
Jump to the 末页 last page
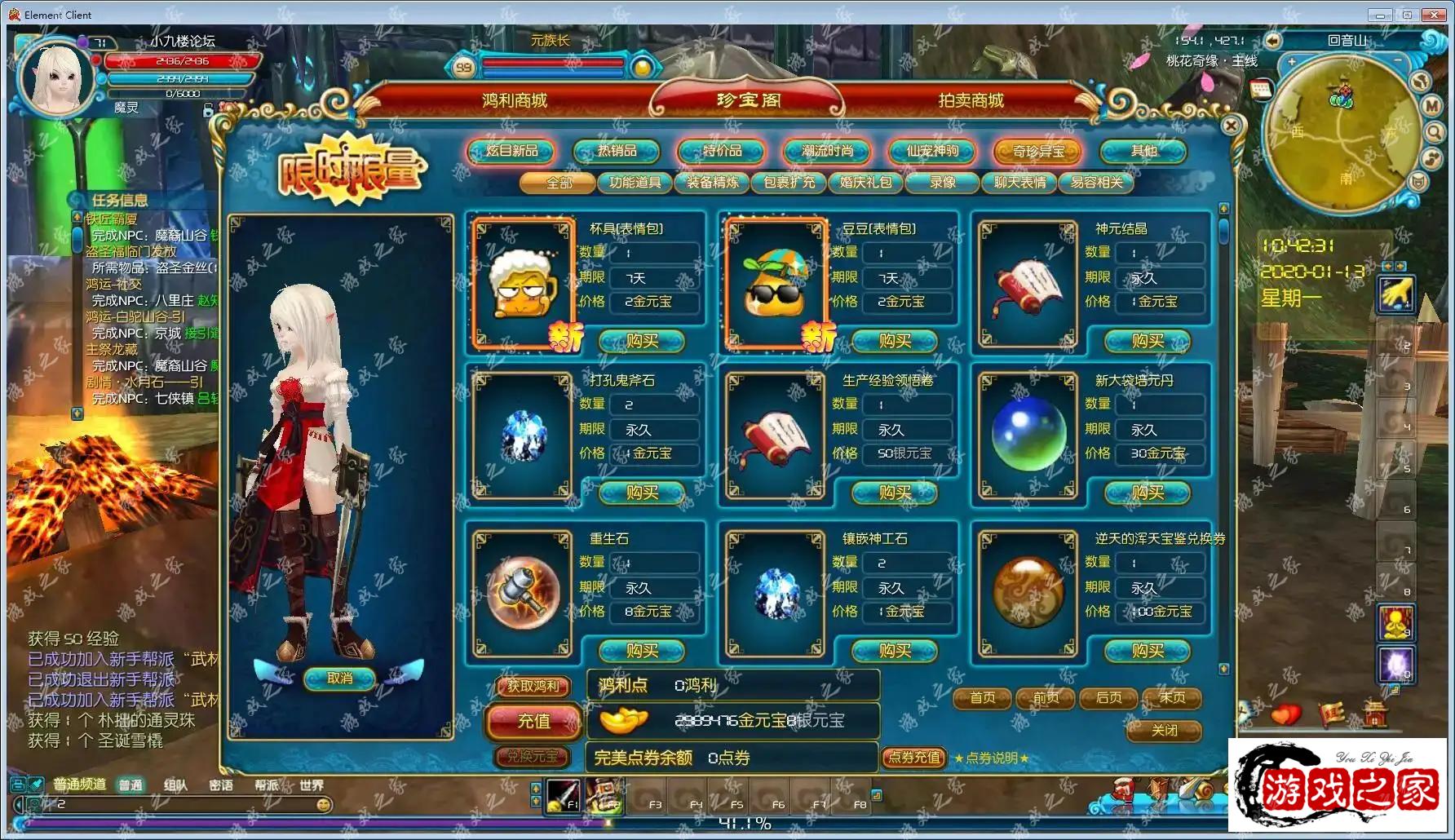click(1173, 698)
